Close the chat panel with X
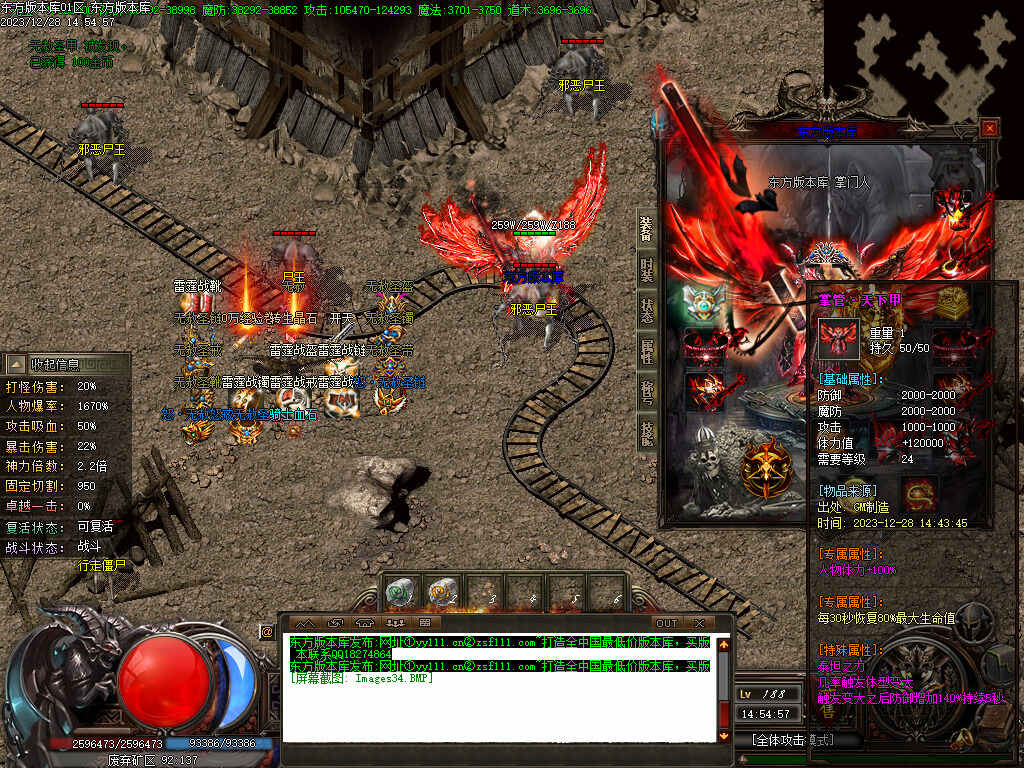Viewport: 1024px width, 768px height. [x=699, y=623]
